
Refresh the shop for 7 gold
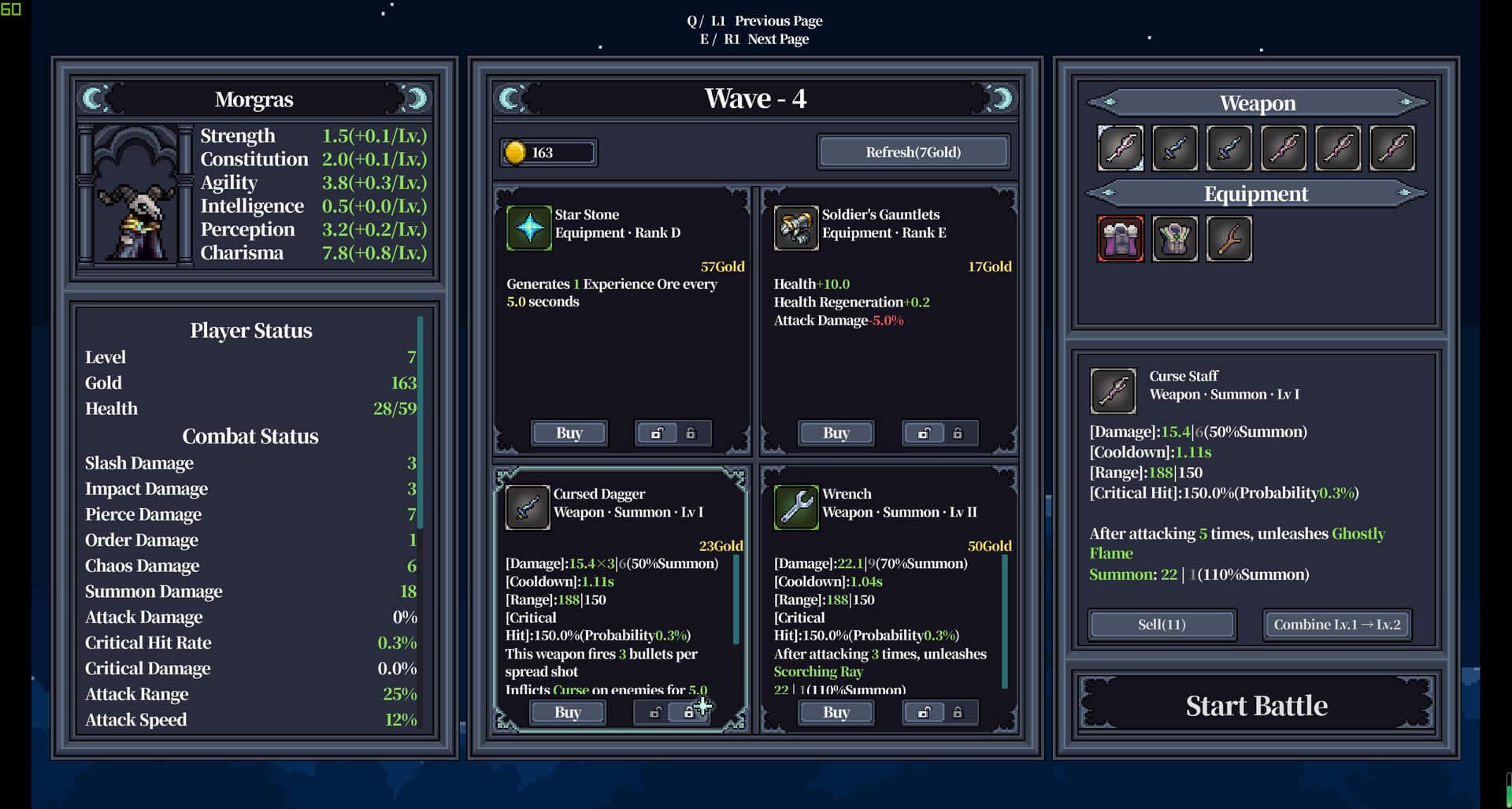[913, 151]
